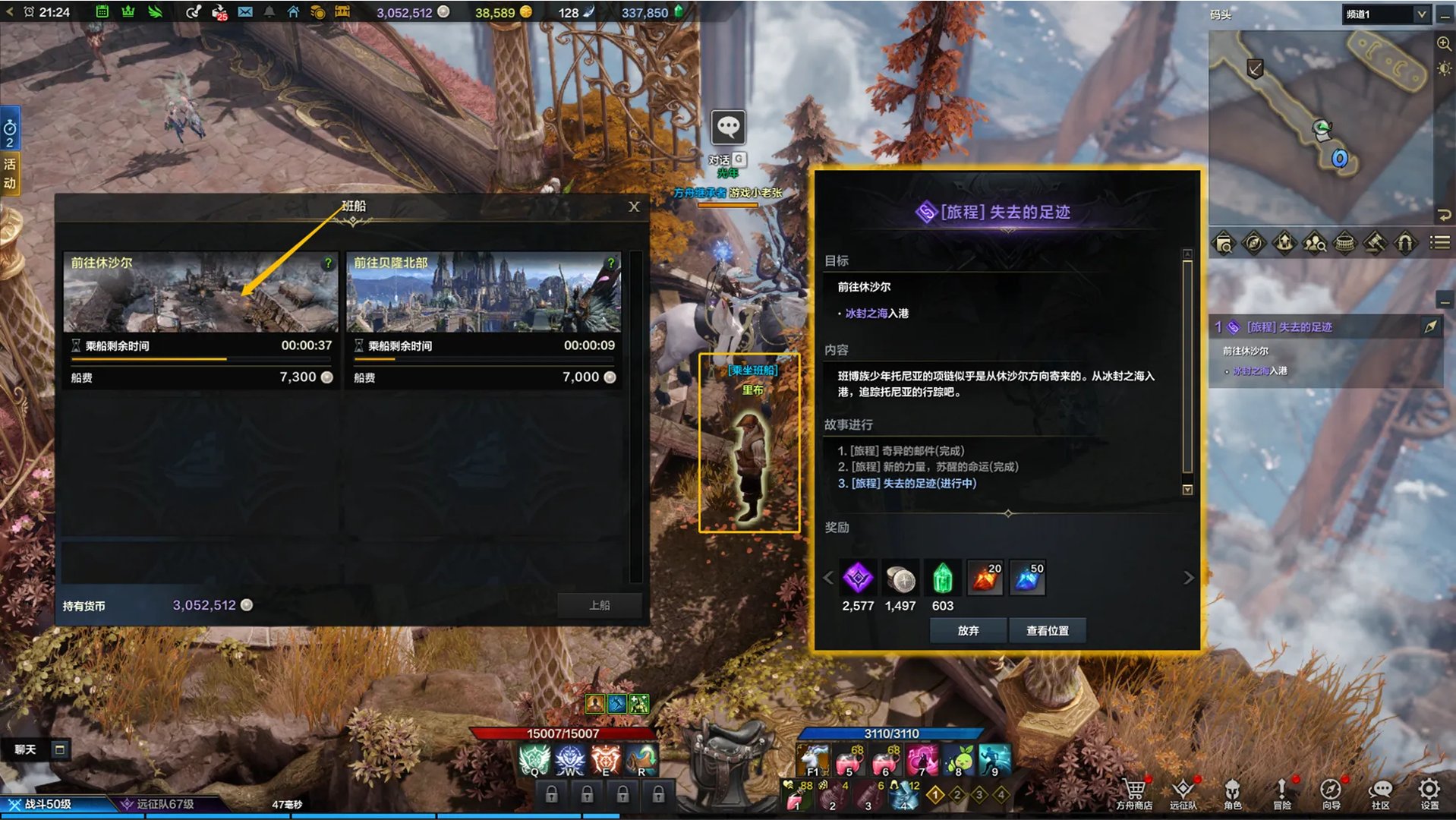Select tracked quest 失去的足迹 in tracker
The height and width of the screenshot is (820, 1456).
click(x=1289, y=327)
